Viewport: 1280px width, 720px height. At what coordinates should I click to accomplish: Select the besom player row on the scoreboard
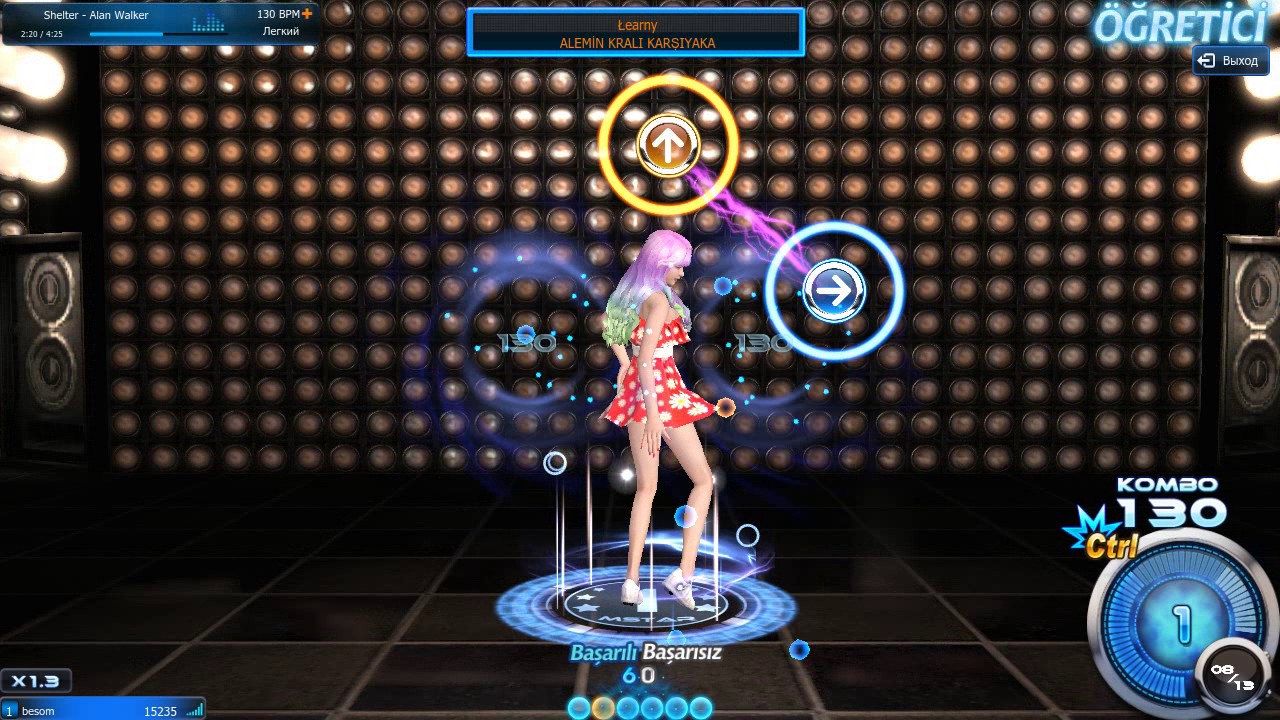click(102, 710)
